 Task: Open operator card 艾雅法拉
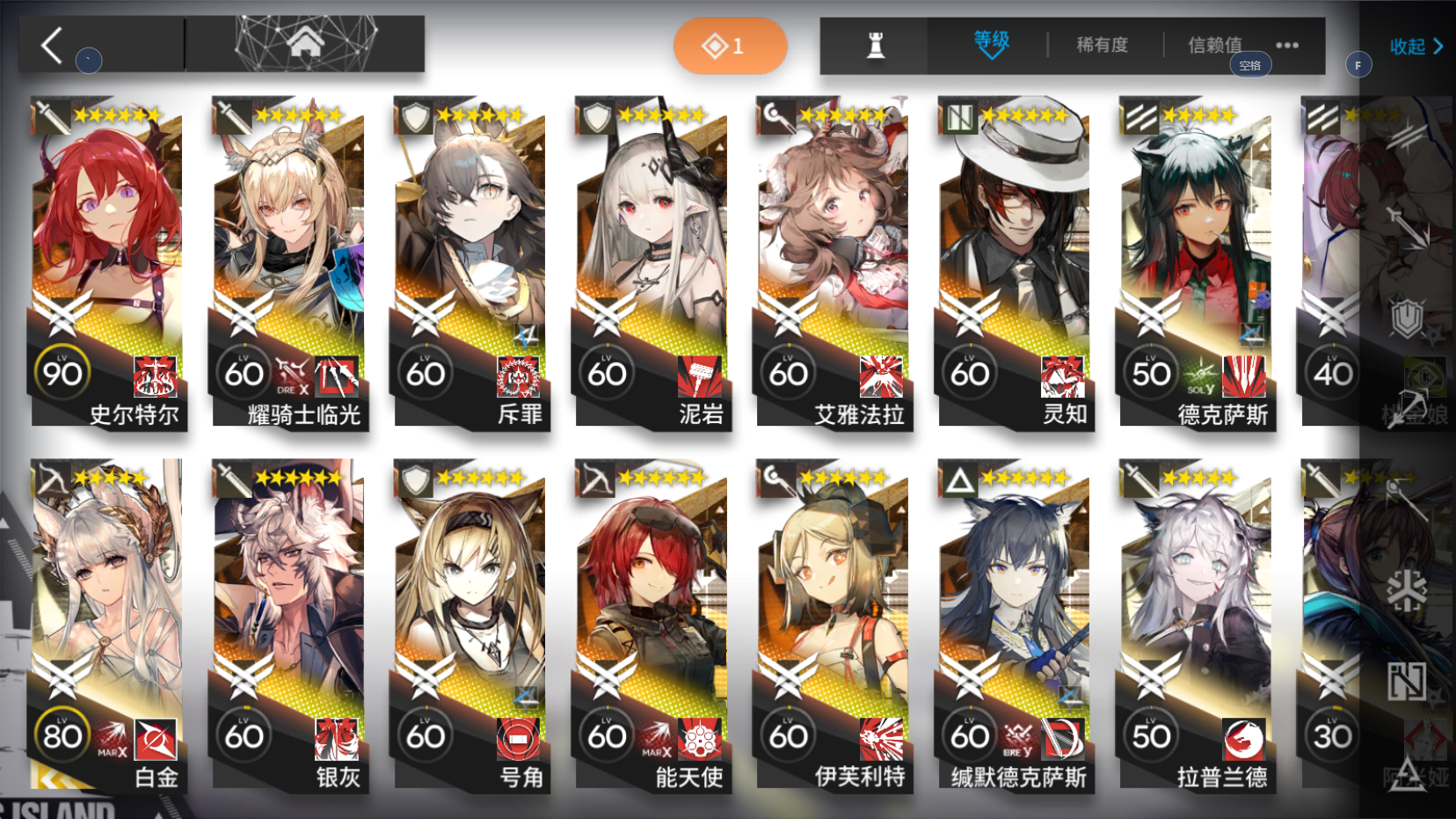pyautogui.click(x=834, y=264)
